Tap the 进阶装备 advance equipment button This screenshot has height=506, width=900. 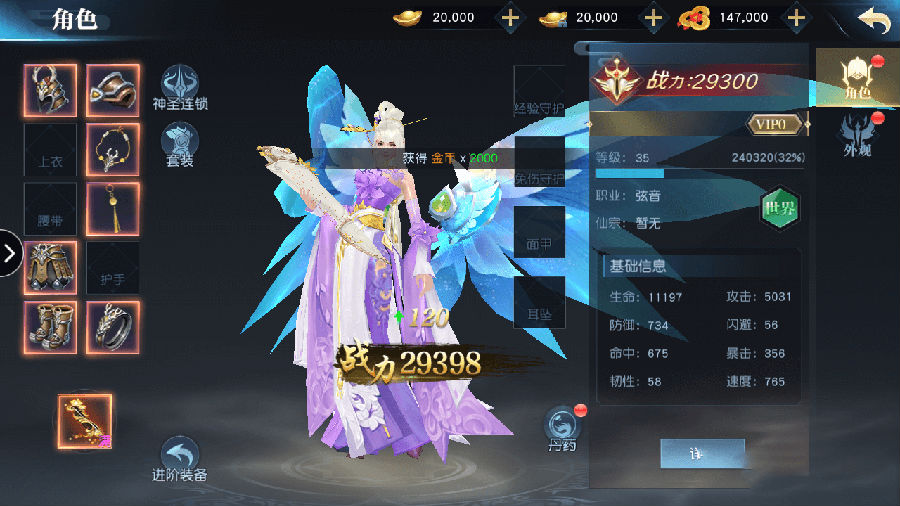coord(180,459)
